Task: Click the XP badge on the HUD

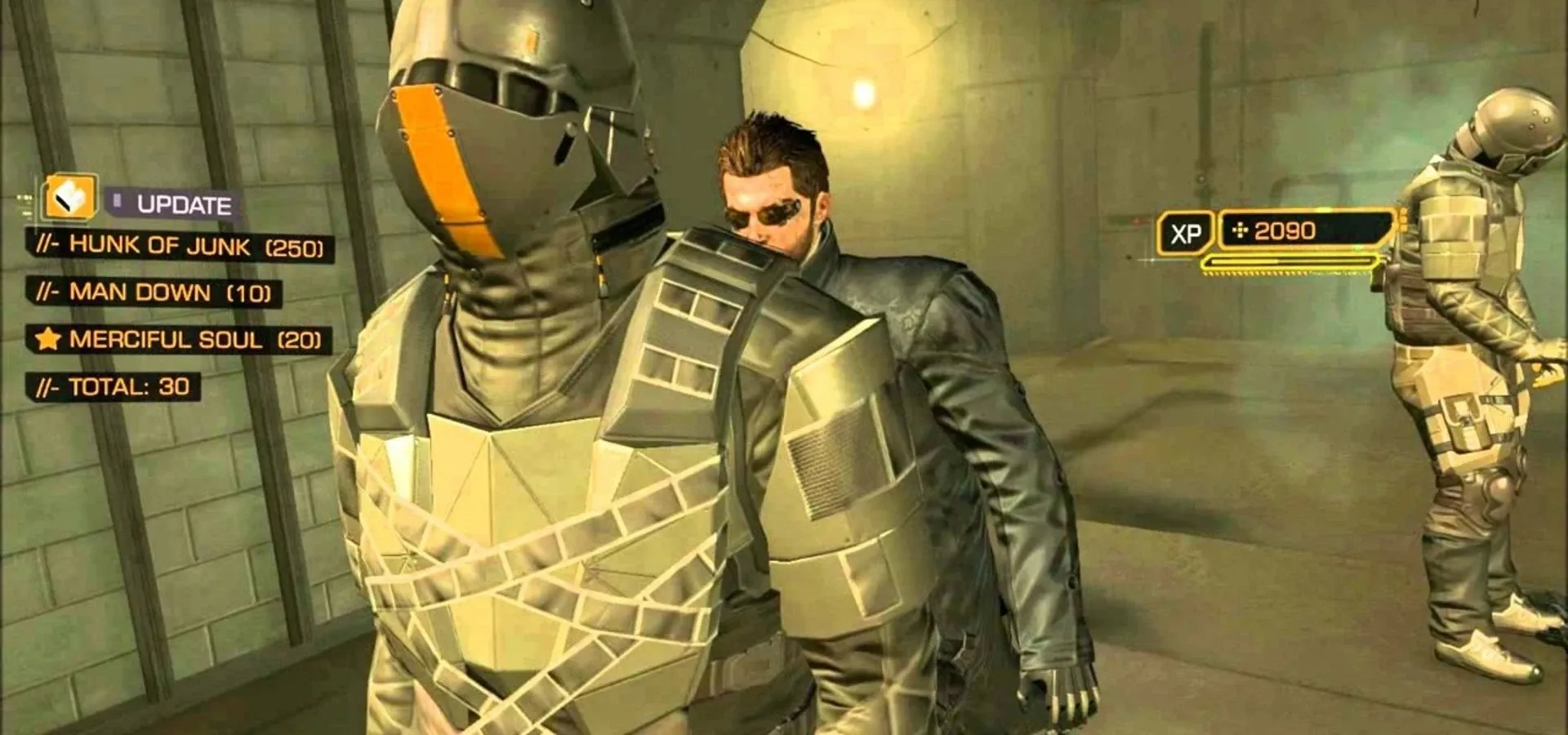Action: [1185, 231]
